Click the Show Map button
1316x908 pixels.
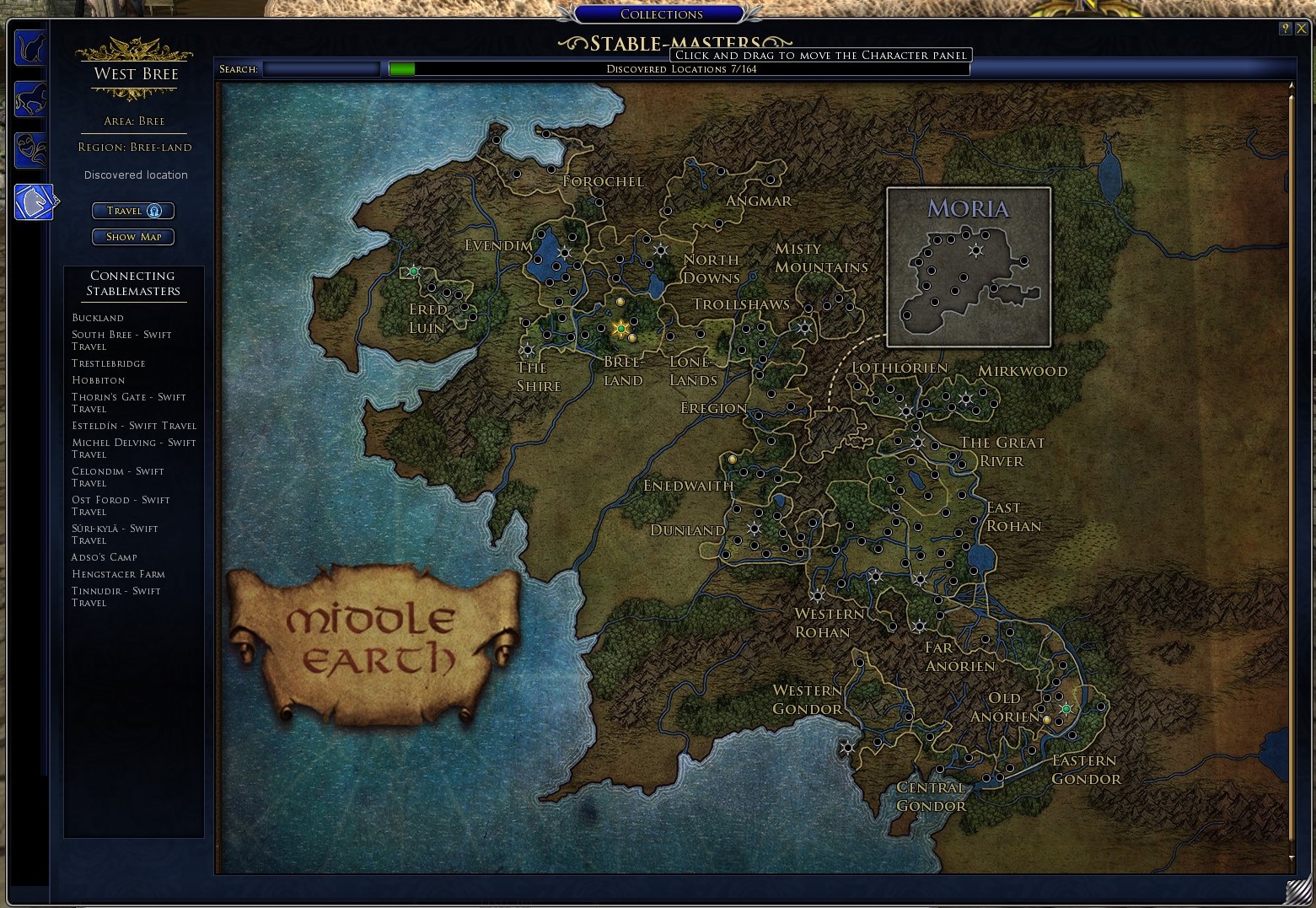click(133, 237)
